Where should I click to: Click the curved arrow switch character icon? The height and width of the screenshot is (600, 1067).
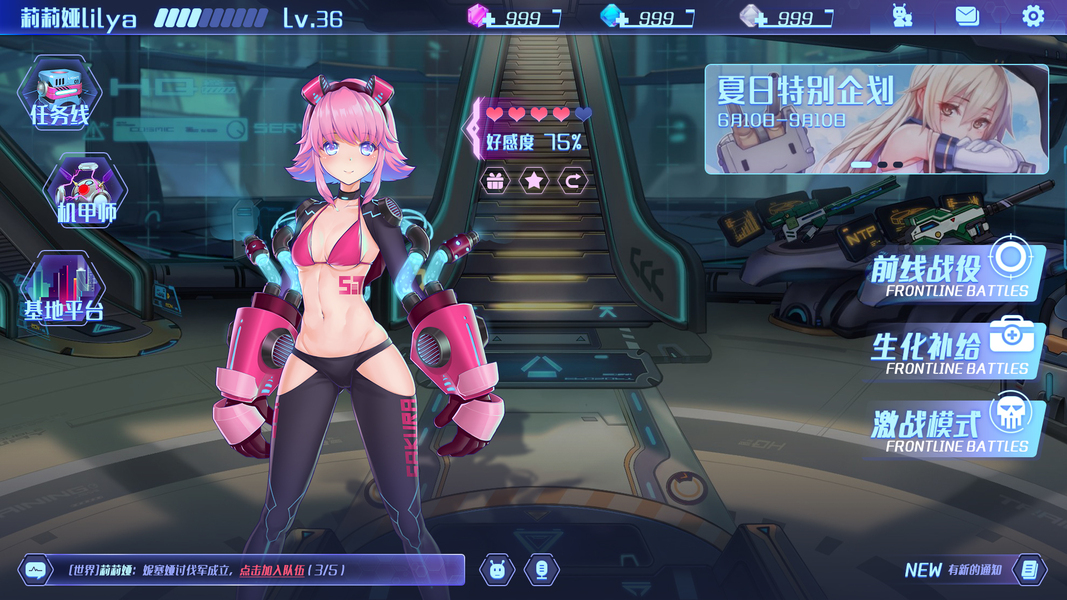tap(573, 181)
